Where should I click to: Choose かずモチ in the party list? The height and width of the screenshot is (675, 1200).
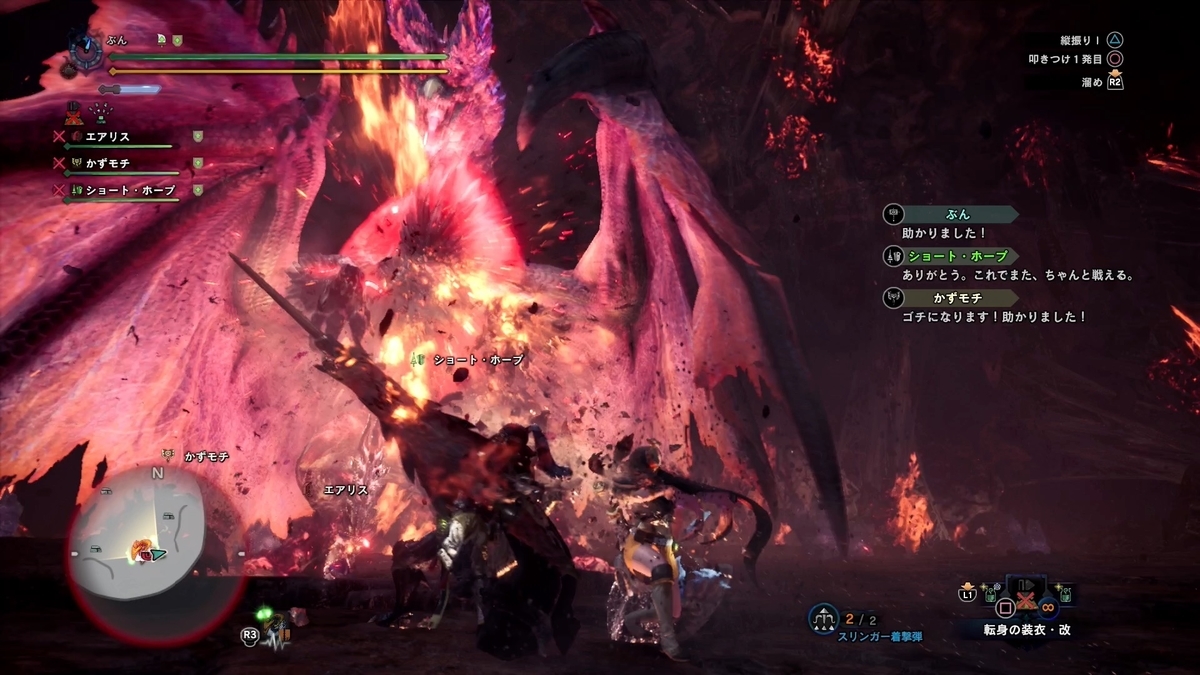(107, 163)
